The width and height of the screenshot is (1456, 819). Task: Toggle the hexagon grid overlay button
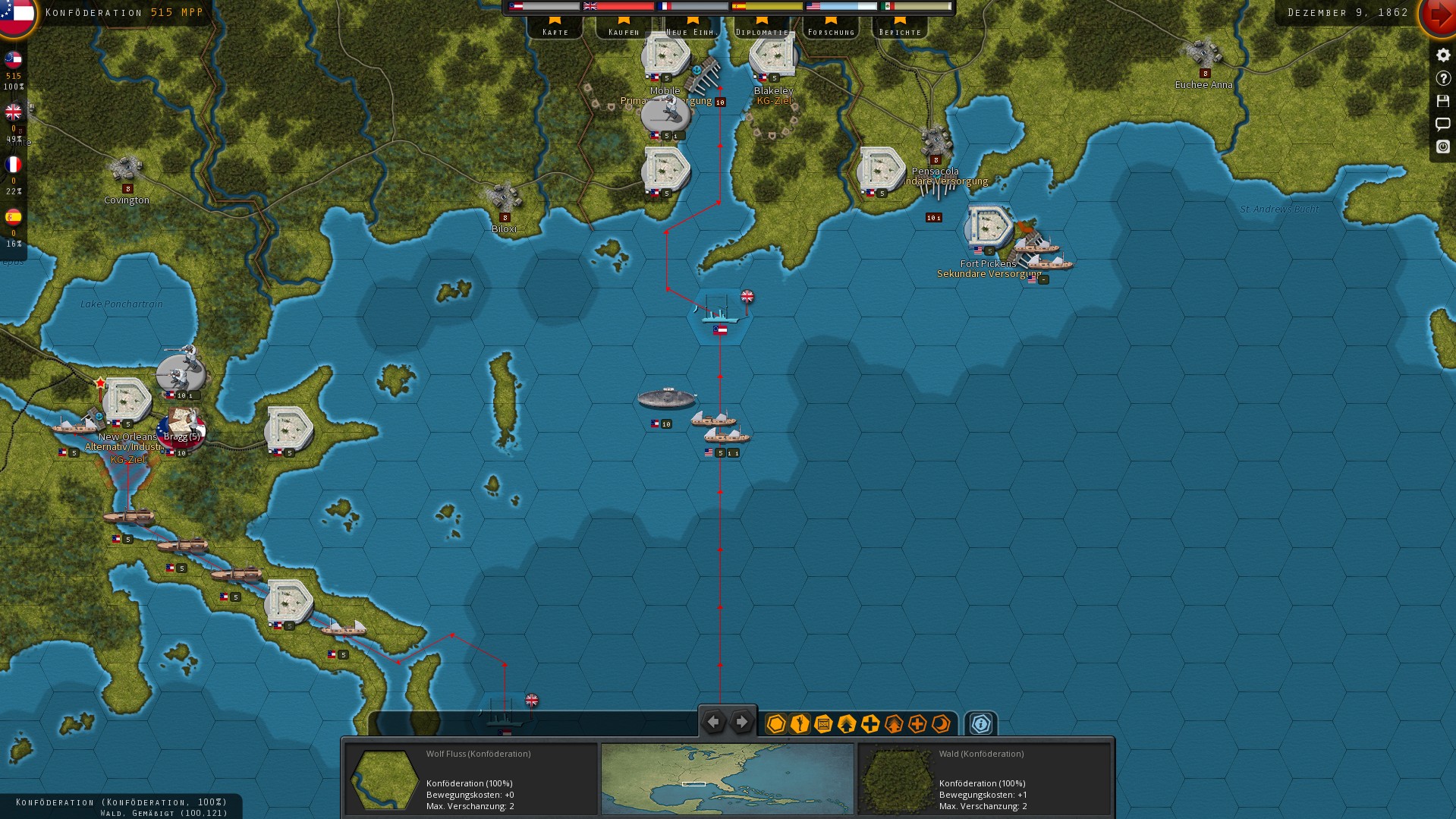(x=775, y=724)
